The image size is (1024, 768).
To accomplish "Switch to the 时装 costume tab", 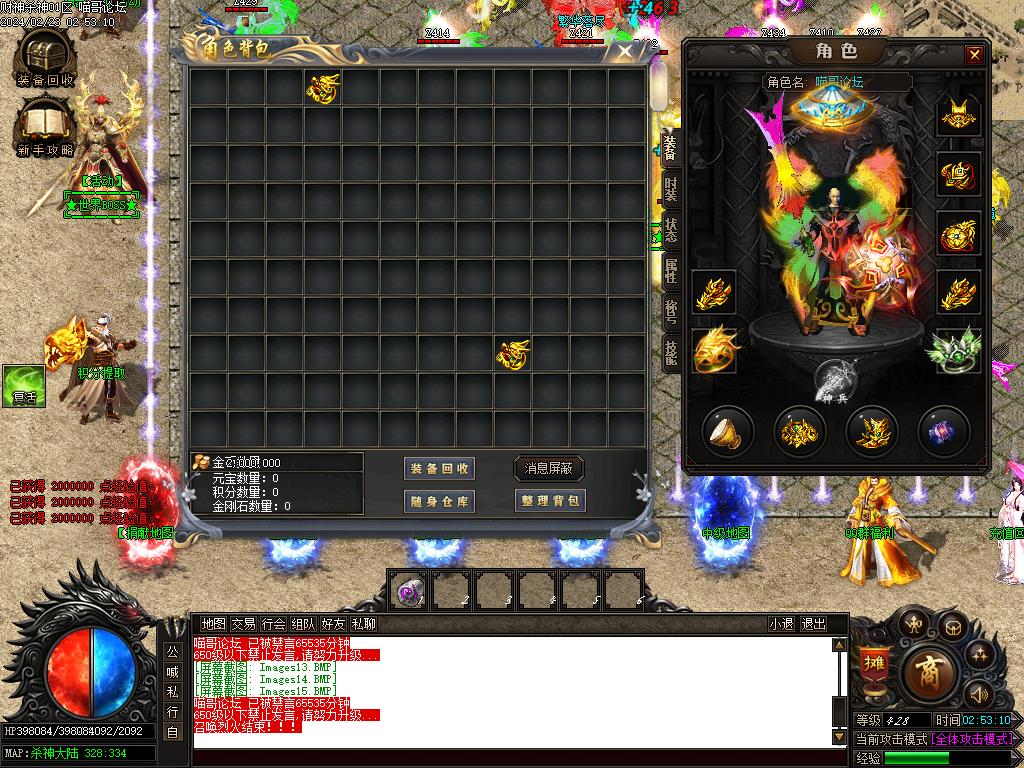I will [670, 189].
